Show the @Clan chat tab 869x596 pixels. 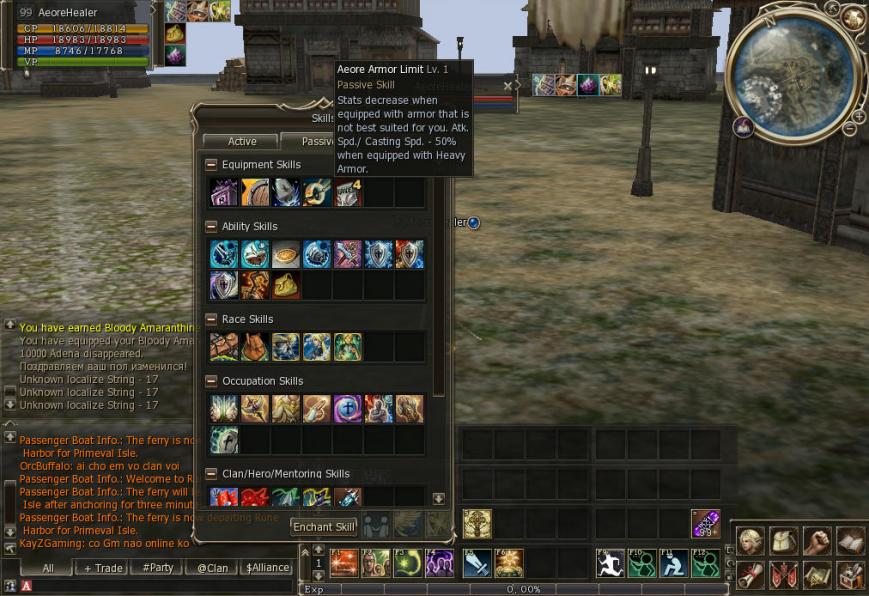point(213,568)
